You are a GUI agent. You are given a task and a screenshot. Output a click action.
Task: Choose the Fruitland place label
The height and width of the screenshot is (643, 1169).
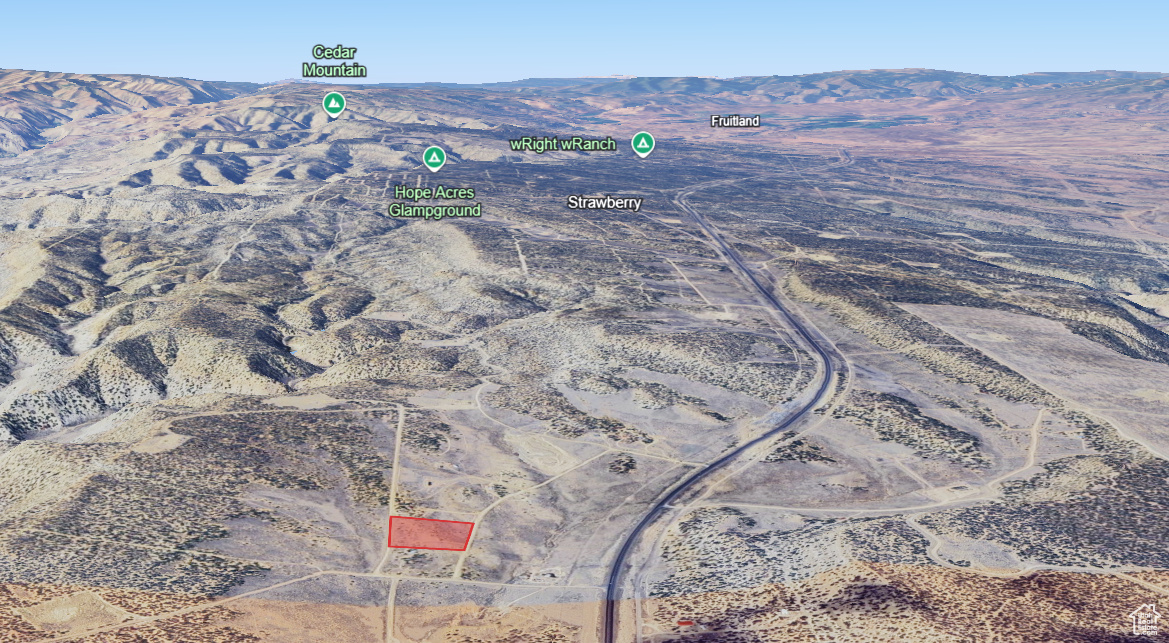tap(735, 121)
